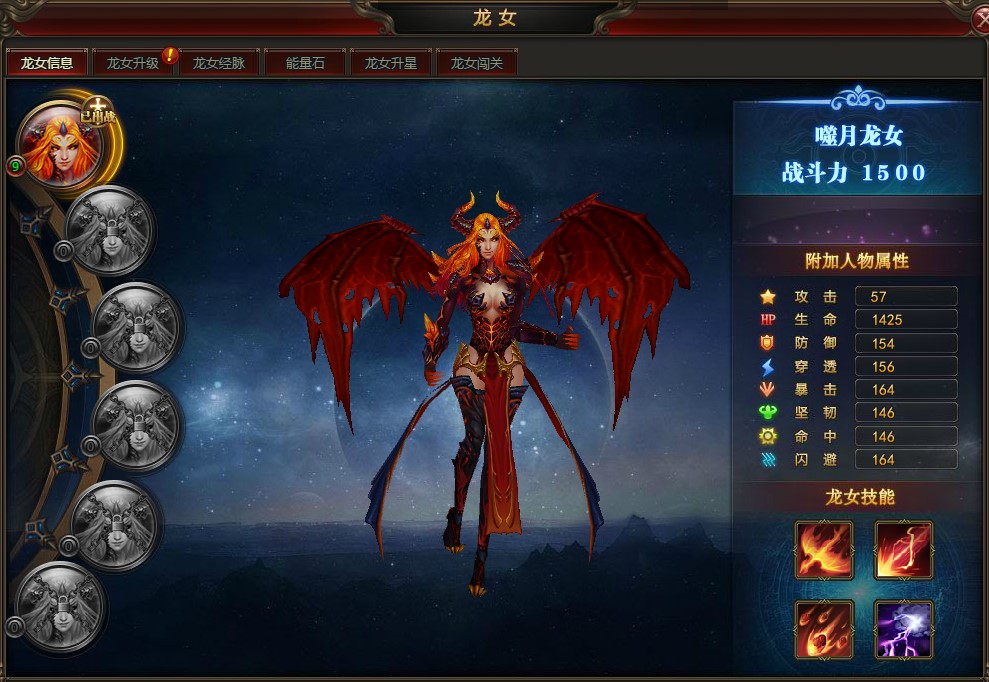Open the 龙女升级 tab
The image size is (989, 682).
[133, 63]
